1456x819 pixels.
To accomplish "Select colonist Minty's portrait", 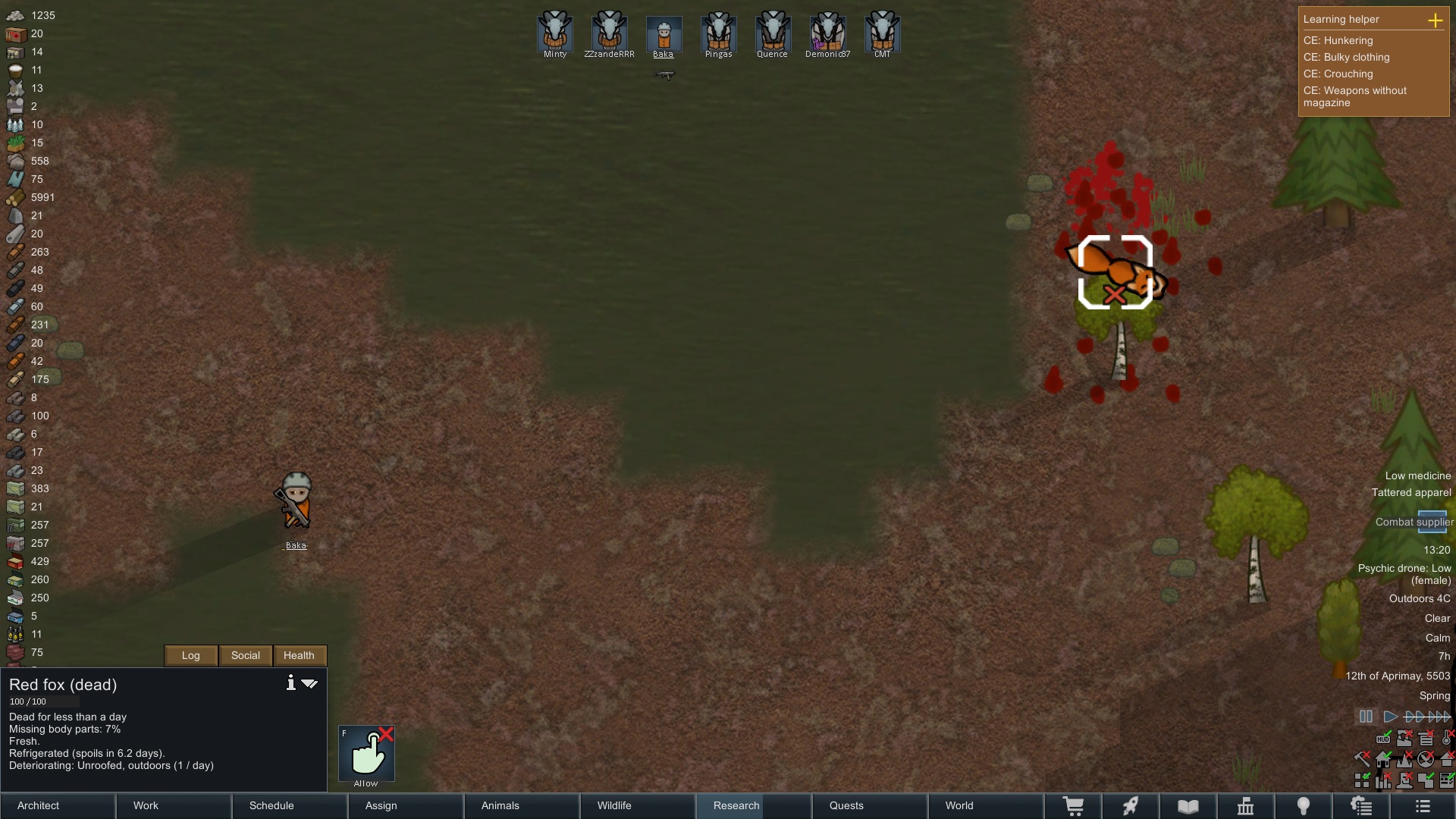I will (x=555, y=33).
